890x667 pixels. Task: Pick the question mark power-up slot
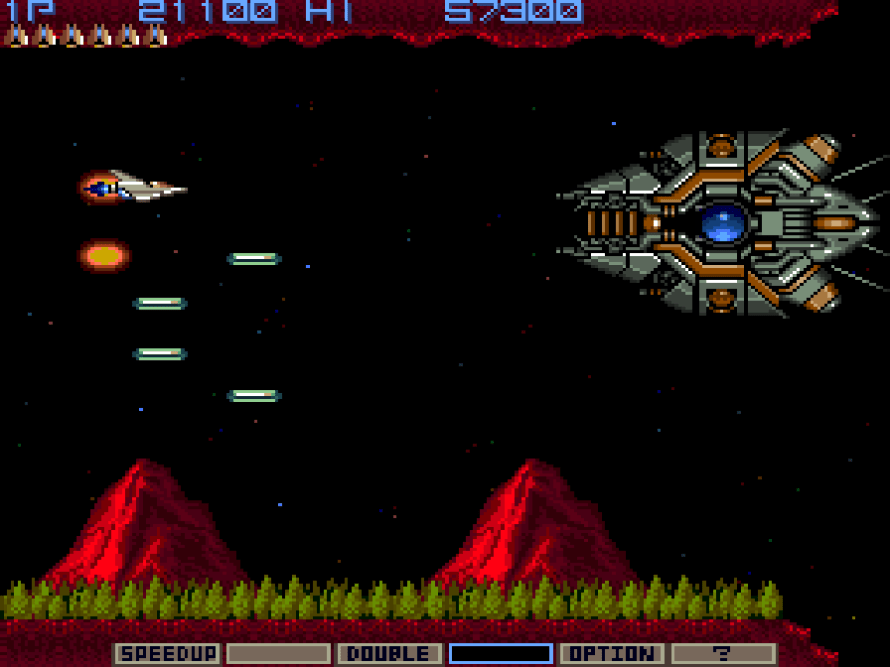[722, 654]
